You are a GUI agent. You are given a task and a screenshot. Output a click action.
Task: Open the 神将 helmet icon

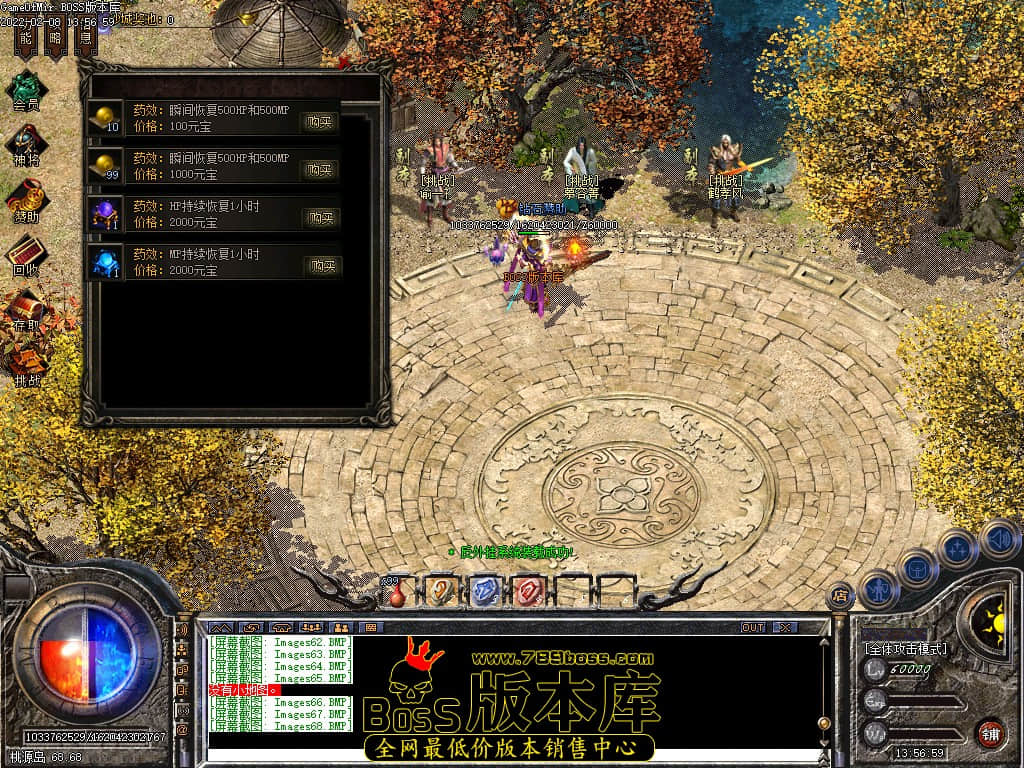26,145
